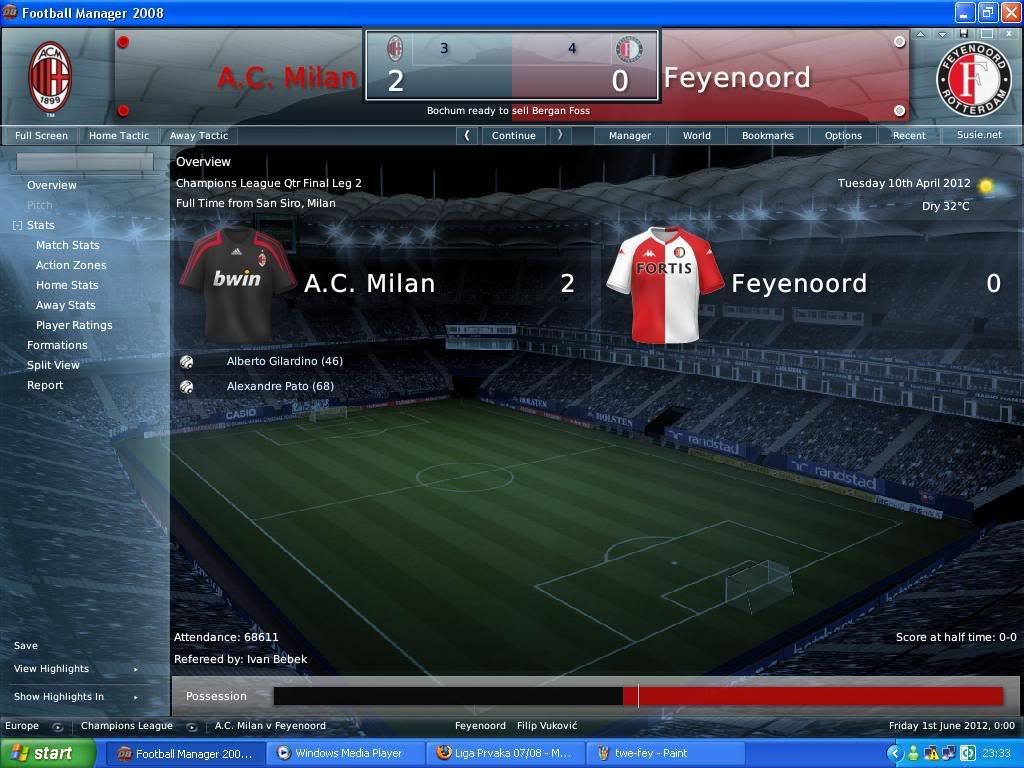
Task: Open Home Stats in the sidebar
Action: pos(67,285)
